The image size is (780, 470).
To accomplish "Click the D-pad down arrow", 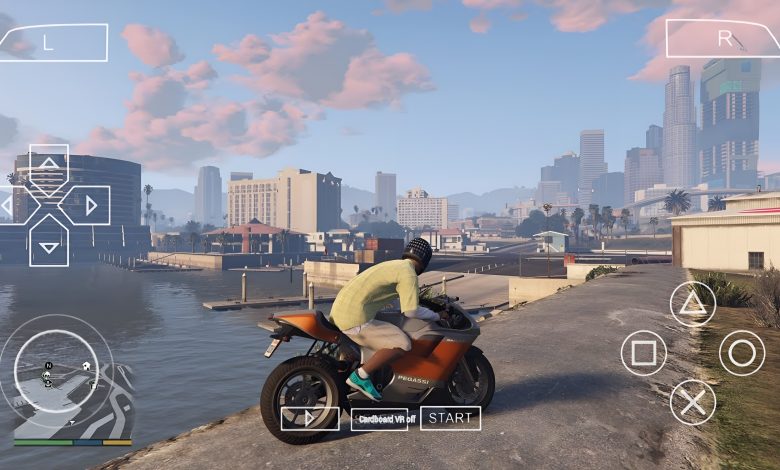I will (x=48, y=246).
